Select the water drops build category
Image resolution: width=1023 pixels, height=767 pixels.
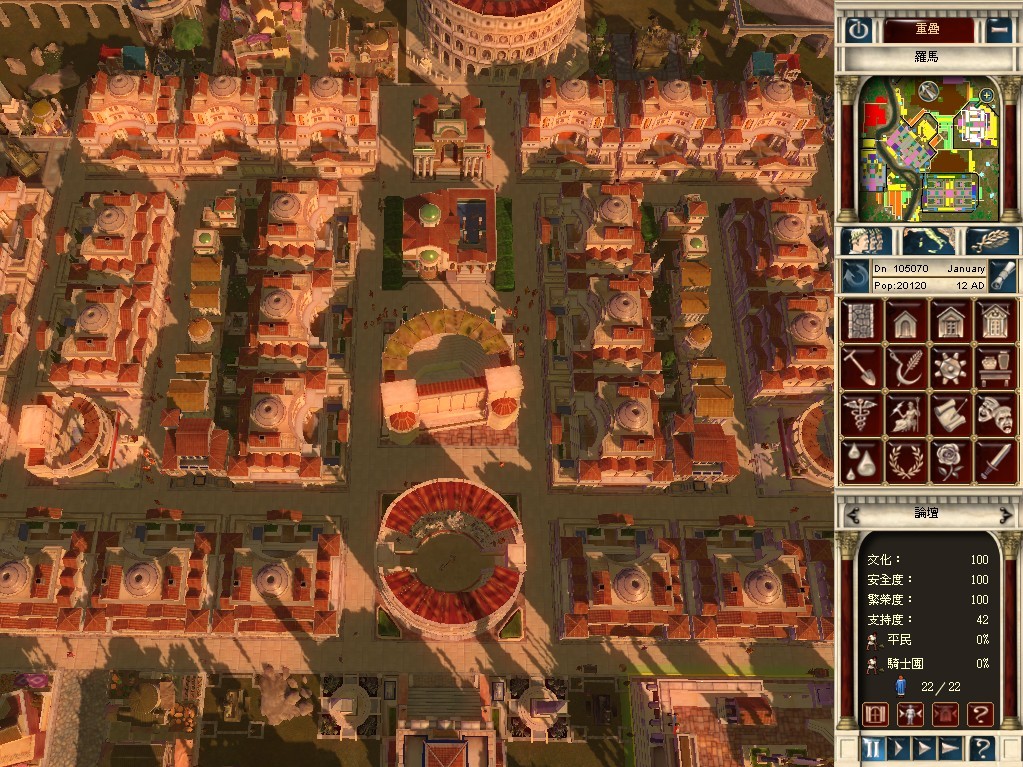tap(861, 460)
